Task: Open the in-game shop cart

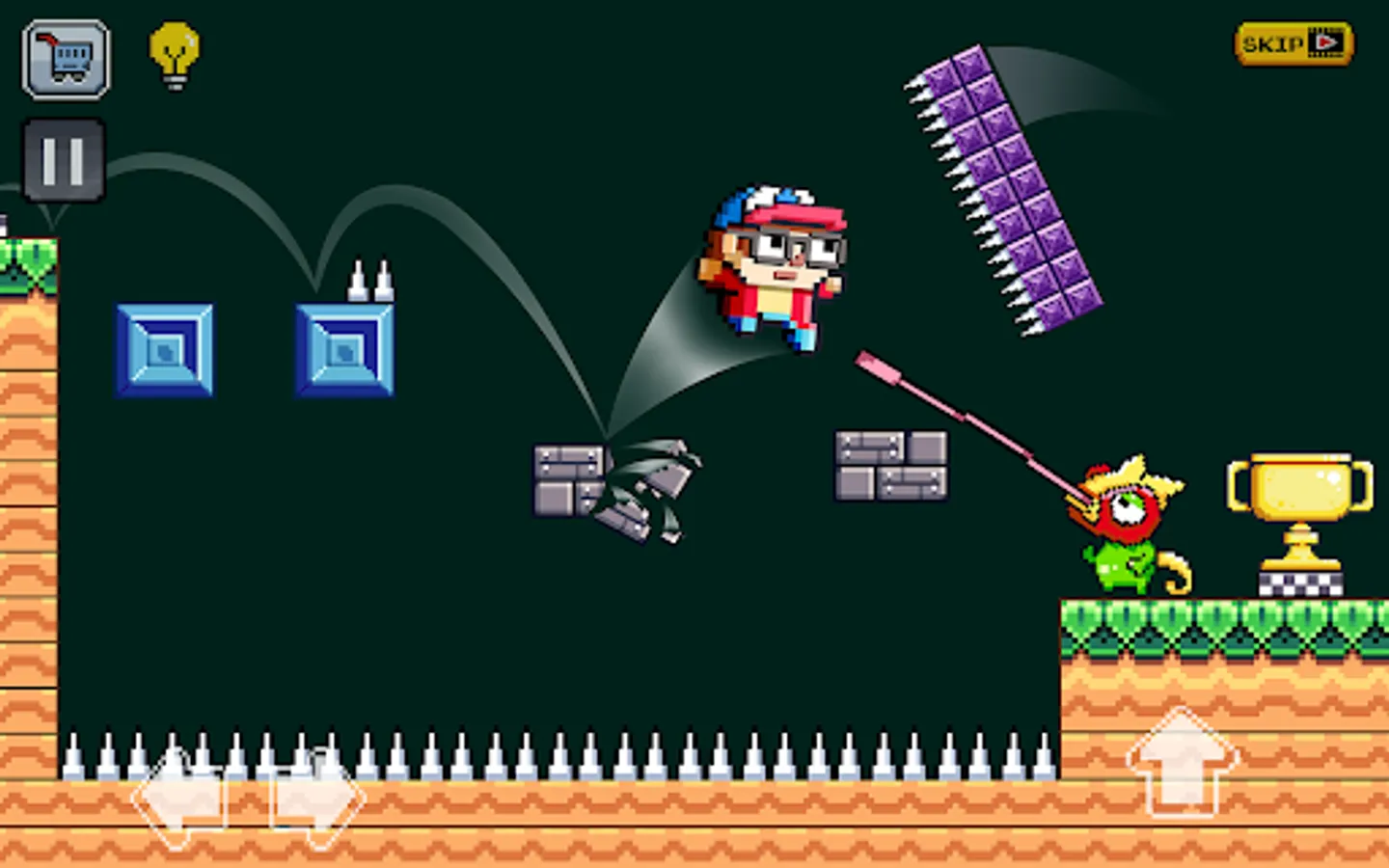Action: tap(64, 58)
